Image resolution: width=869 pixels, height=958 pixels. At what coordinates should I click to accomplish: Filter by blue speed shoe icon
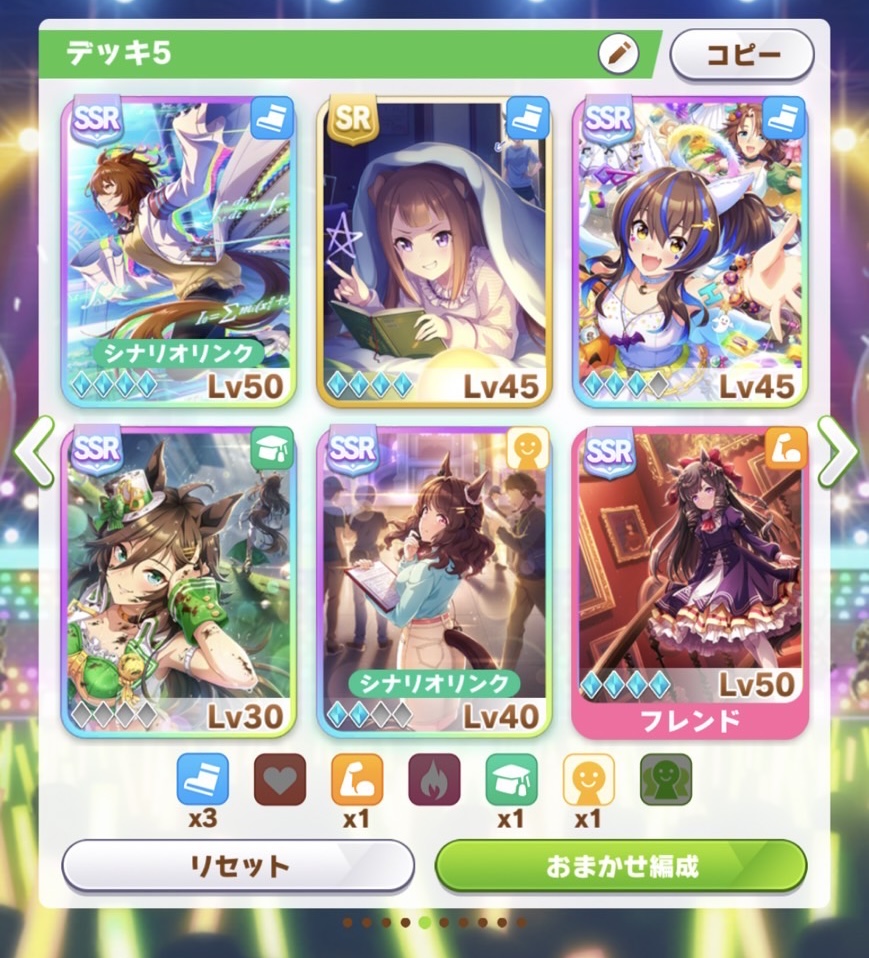pyautogui.click(x=203, y=779)
